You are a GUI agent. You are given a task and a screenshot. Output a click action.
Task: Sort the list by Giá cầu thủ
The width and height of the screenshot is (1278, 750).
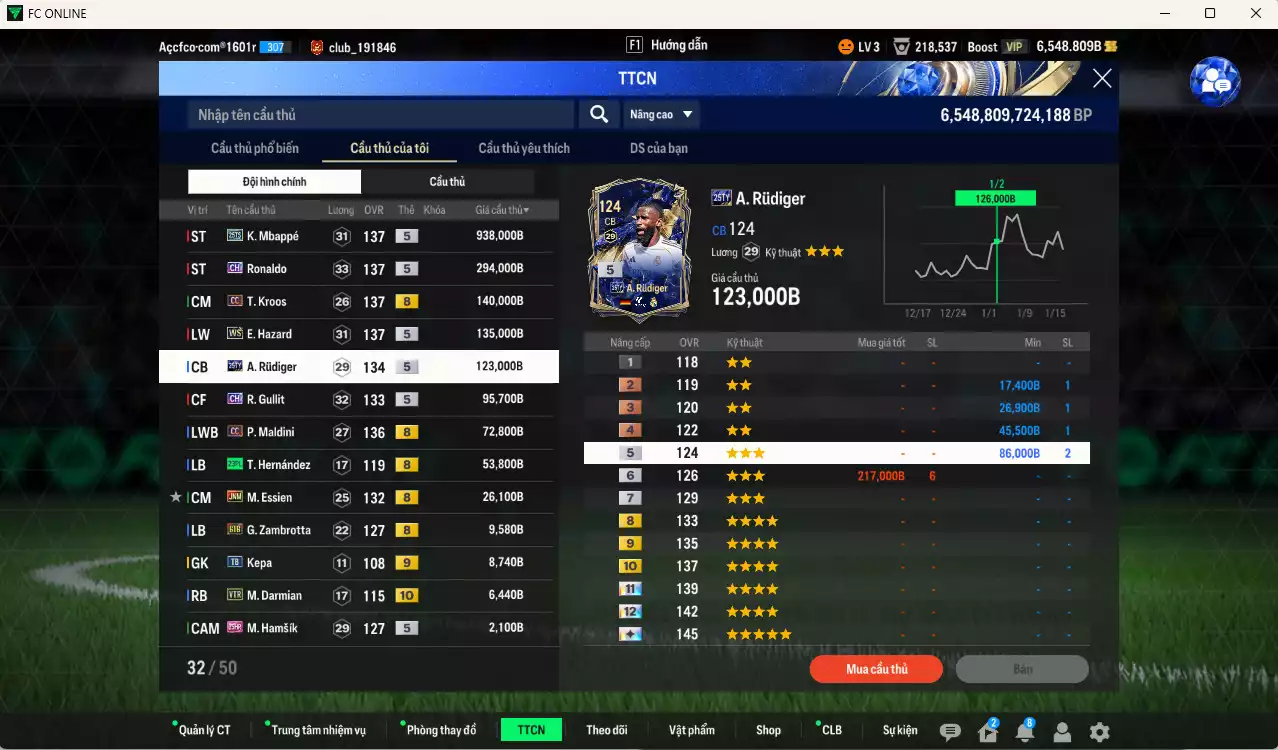click(502, 210)
